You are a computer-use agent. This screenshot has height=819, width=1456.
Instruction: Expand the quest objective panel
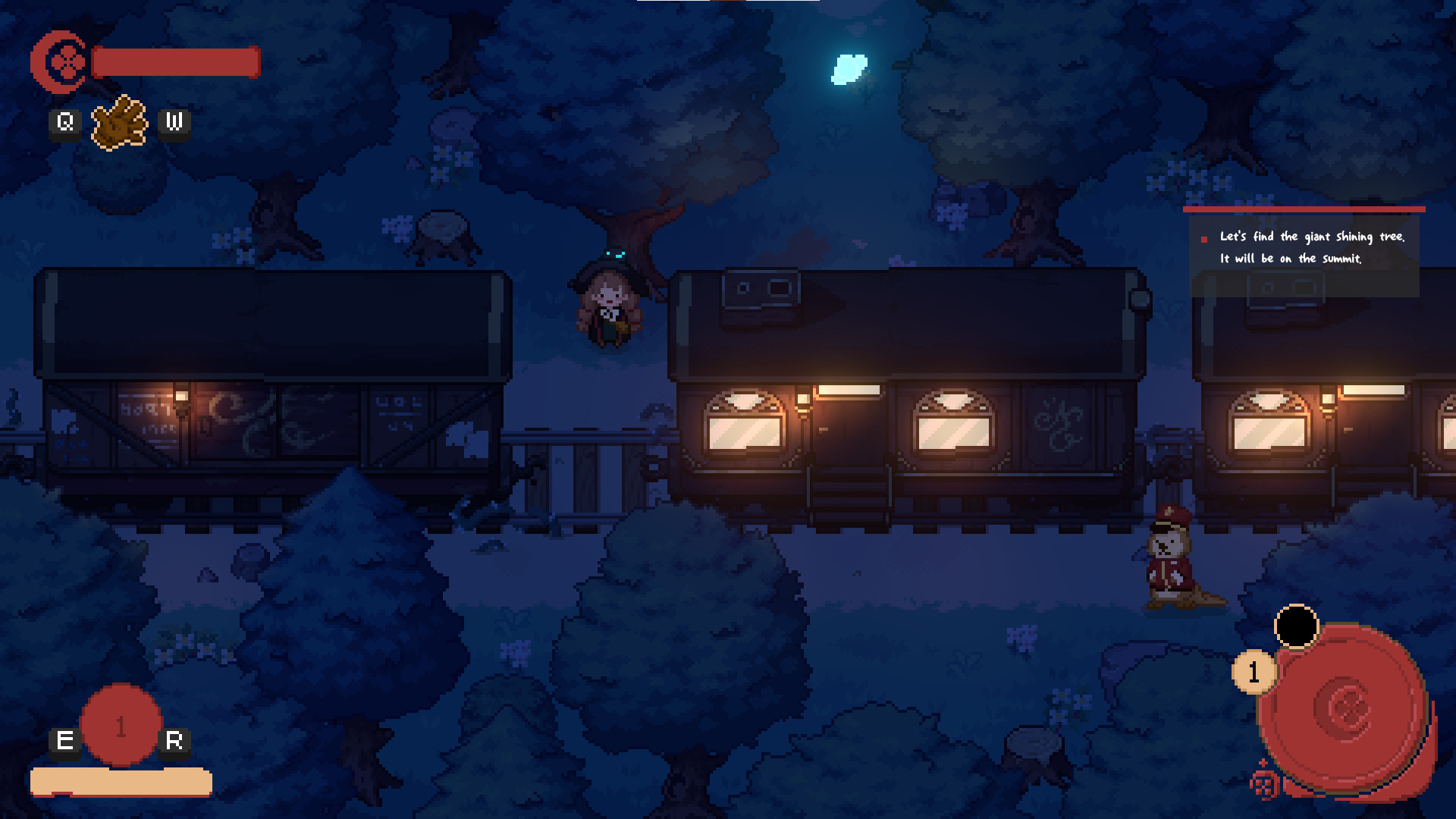click(1312, 250)
